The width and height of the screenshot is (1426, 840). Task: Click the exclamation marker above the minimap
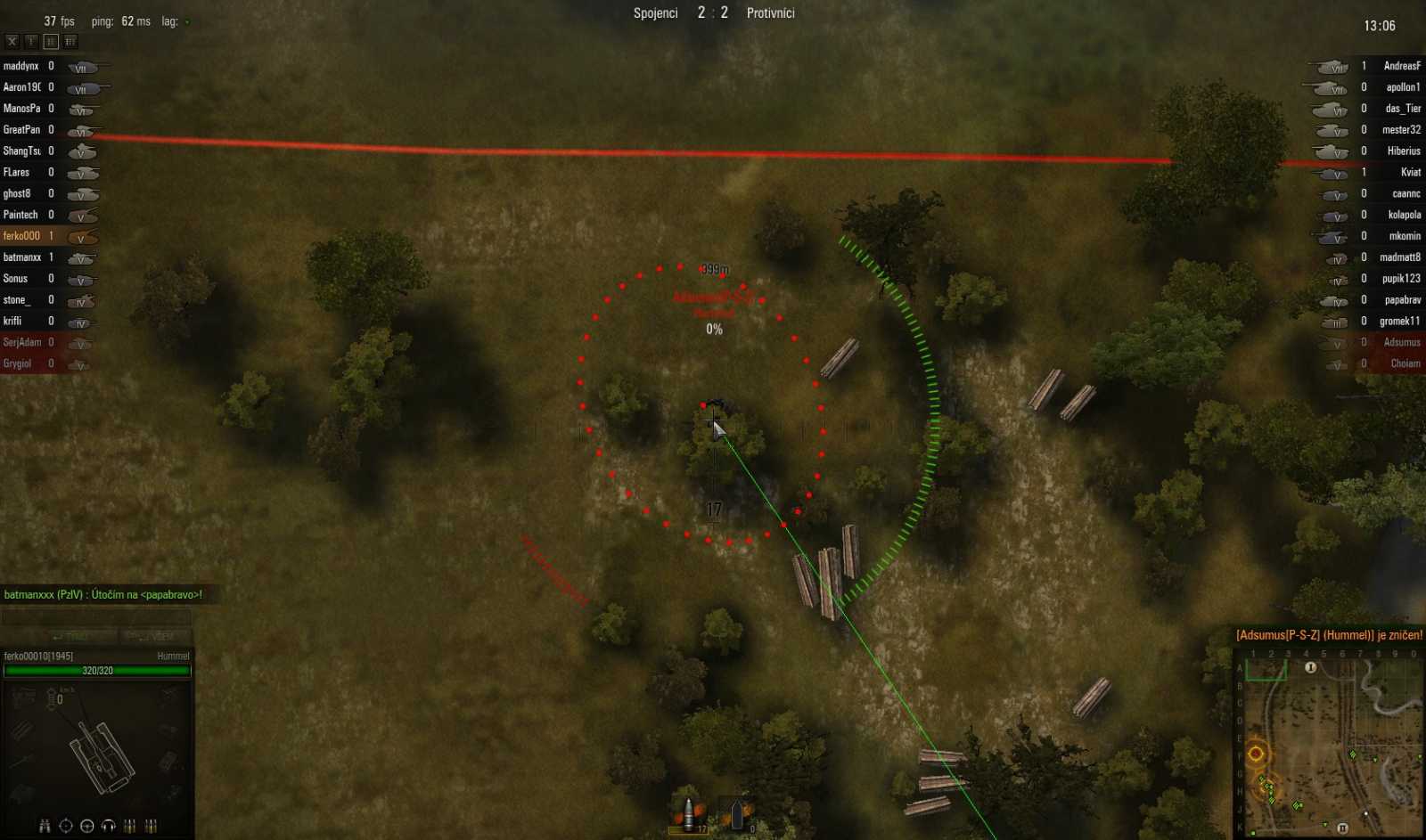click(x=1310, y=667)
